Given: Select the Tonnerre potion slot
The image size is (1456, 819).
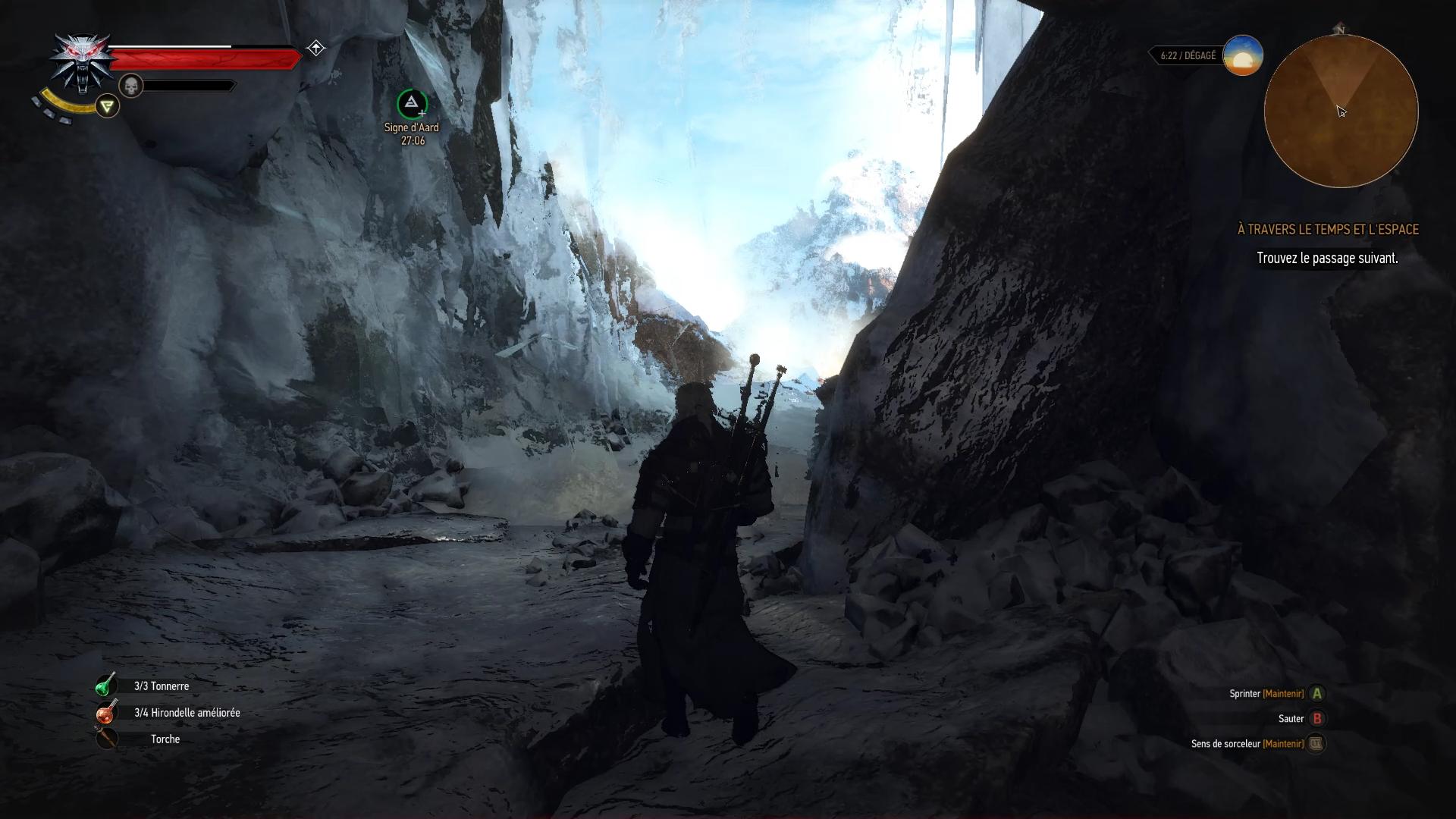Looking at the screenshot, I should [x=106, y=686].
